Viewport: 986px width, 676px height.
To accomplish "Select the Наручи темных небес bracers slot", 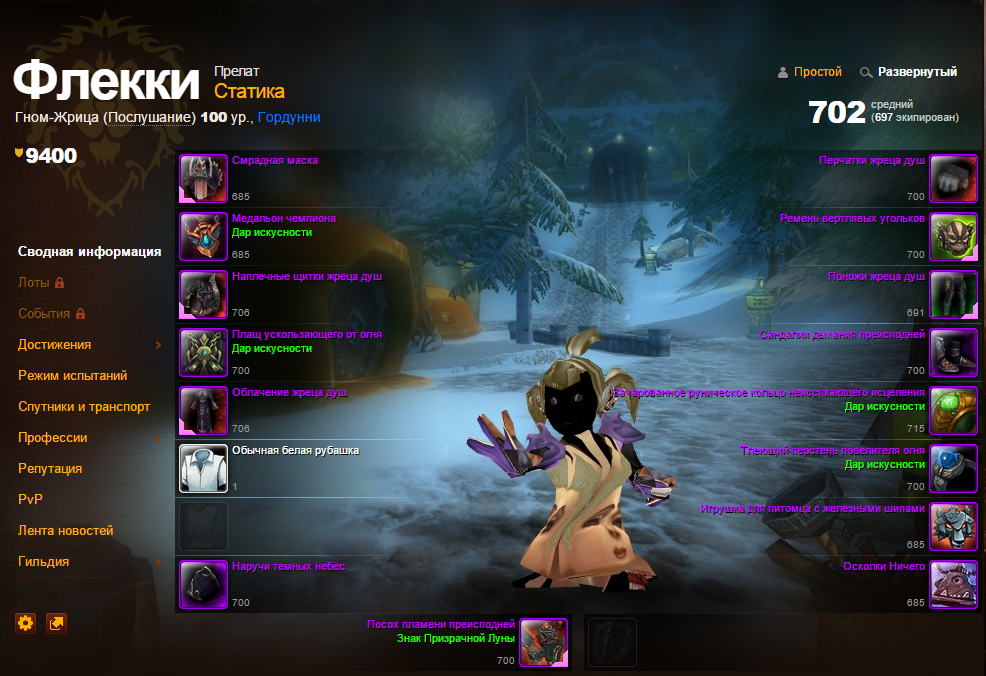I will (204, 585).
